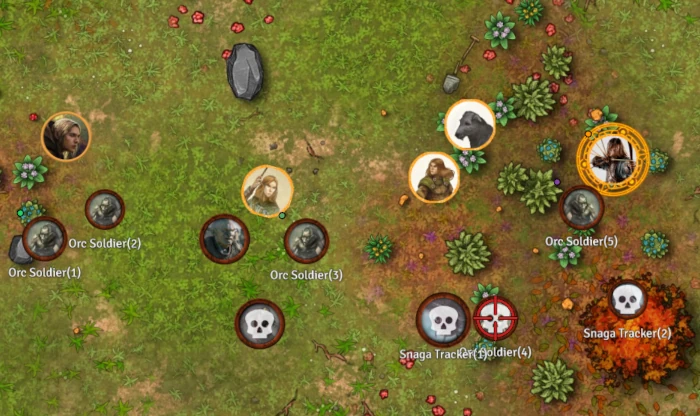Select the Orc Soldier(5) token

point(581,208)
